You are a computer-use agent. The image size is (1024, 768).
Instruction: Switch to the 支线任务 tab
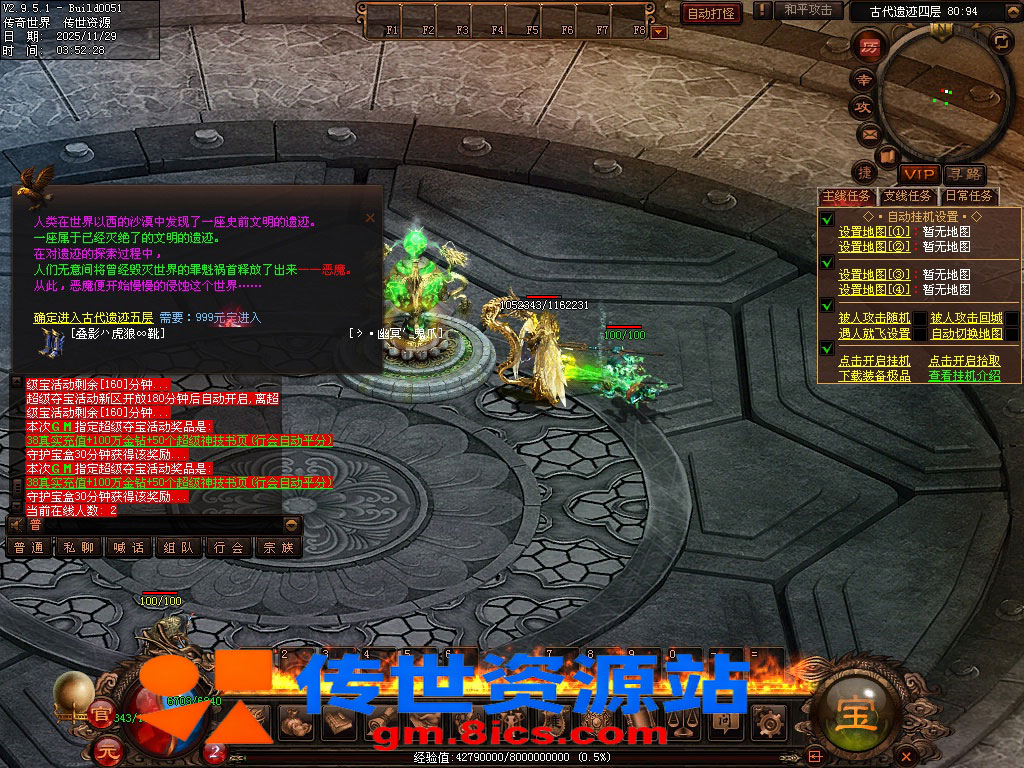(x=908, y=196)
